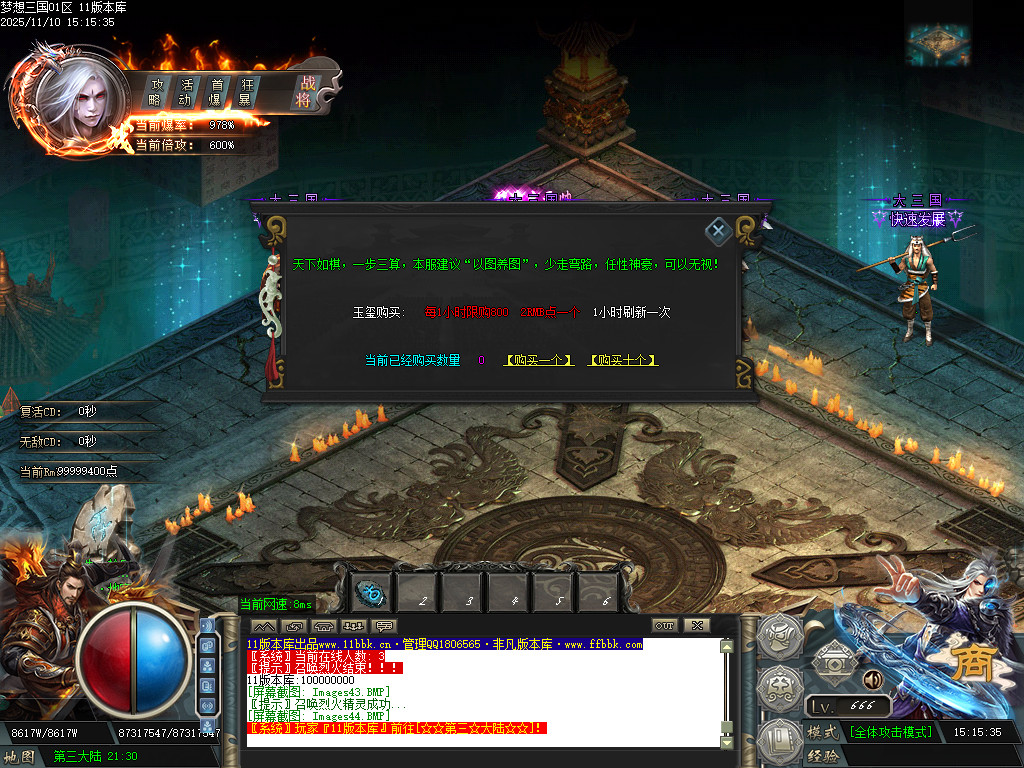Viewport: 1024px width, 768px height.
Task: Use the blue rune skill in hotbar slot 1
Action: tap(372, 592)
